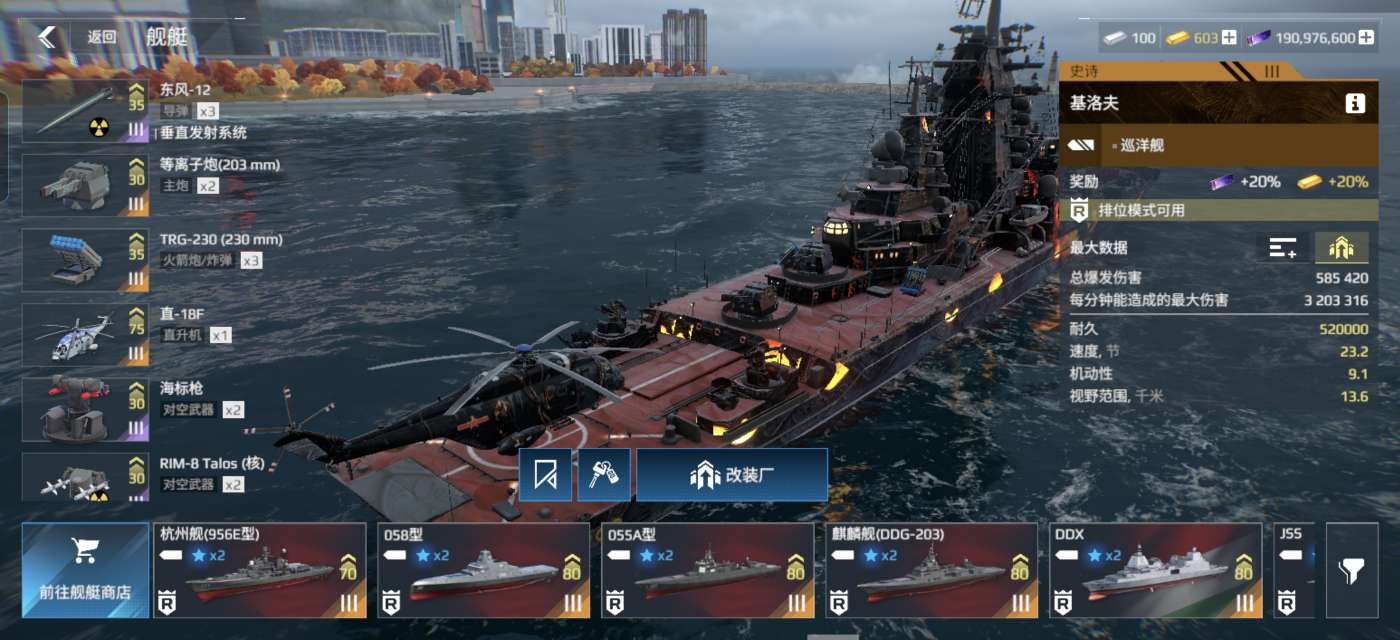
Task: Switch to the upgraded max-stats view icon
Action: coord(1341,248)
